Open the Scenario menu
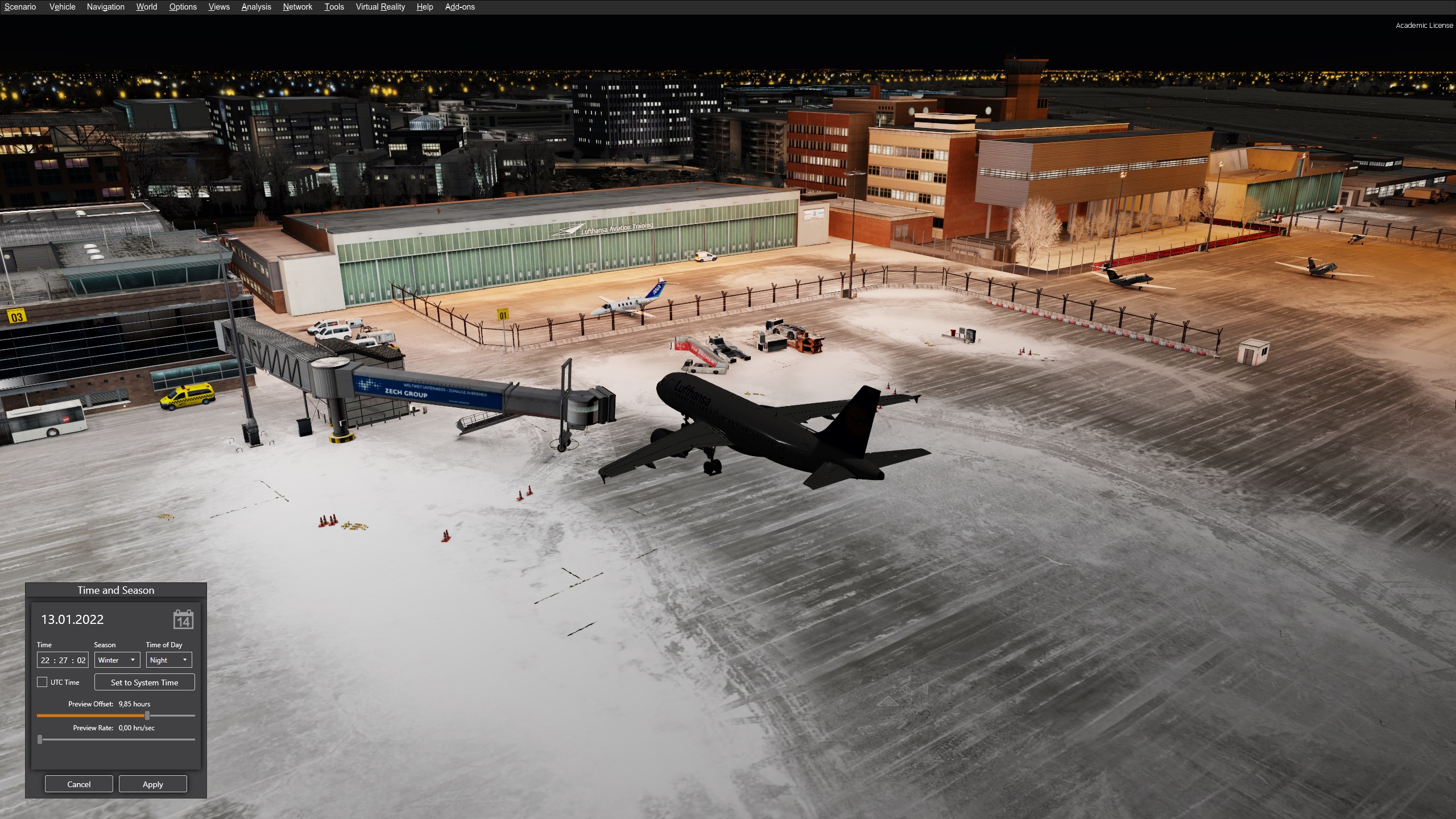1456x819 pixels. coord(20,7)
